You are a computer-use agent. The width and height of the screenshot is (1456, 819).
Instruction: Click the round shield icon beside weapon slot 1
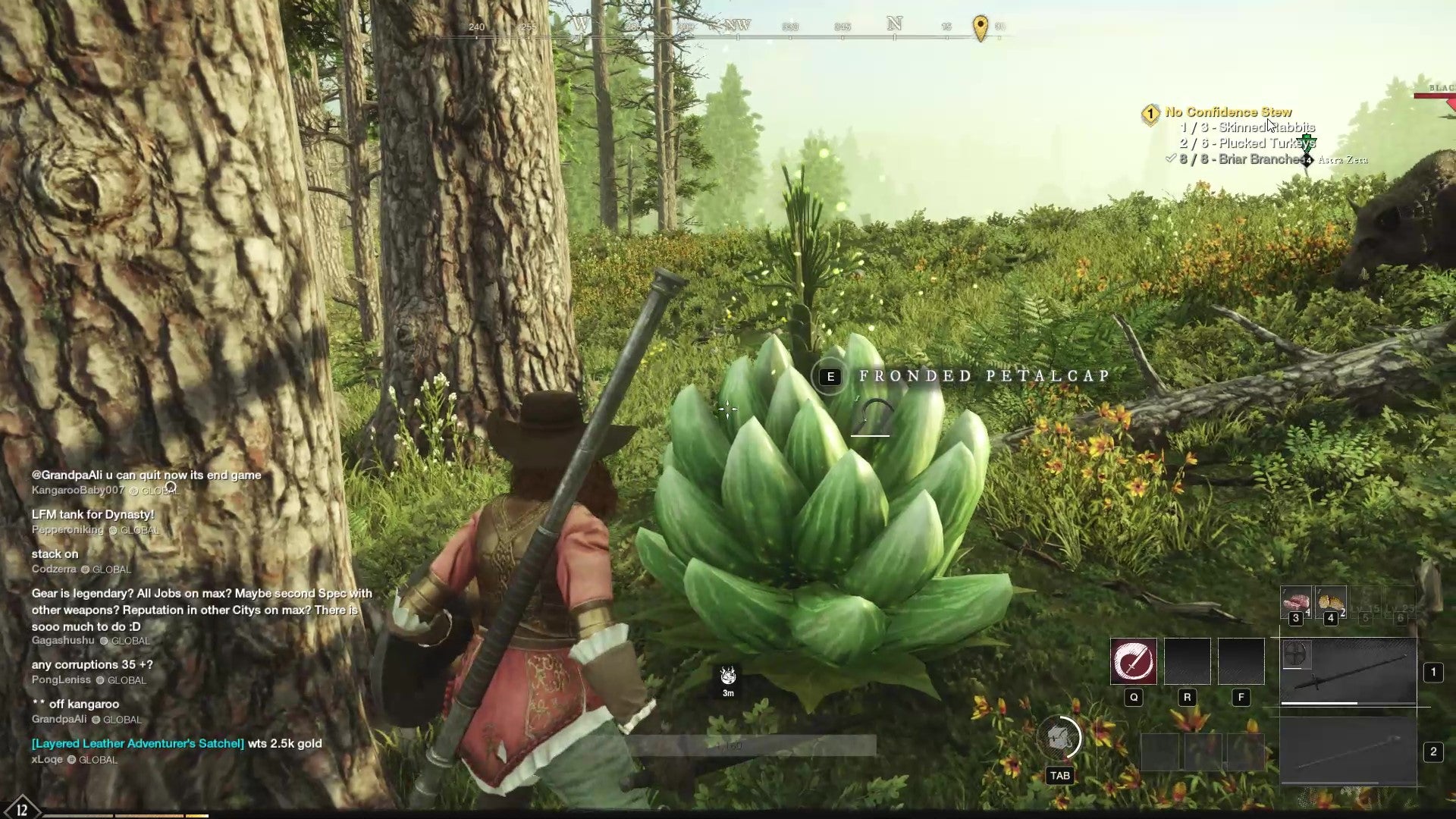1298,655
